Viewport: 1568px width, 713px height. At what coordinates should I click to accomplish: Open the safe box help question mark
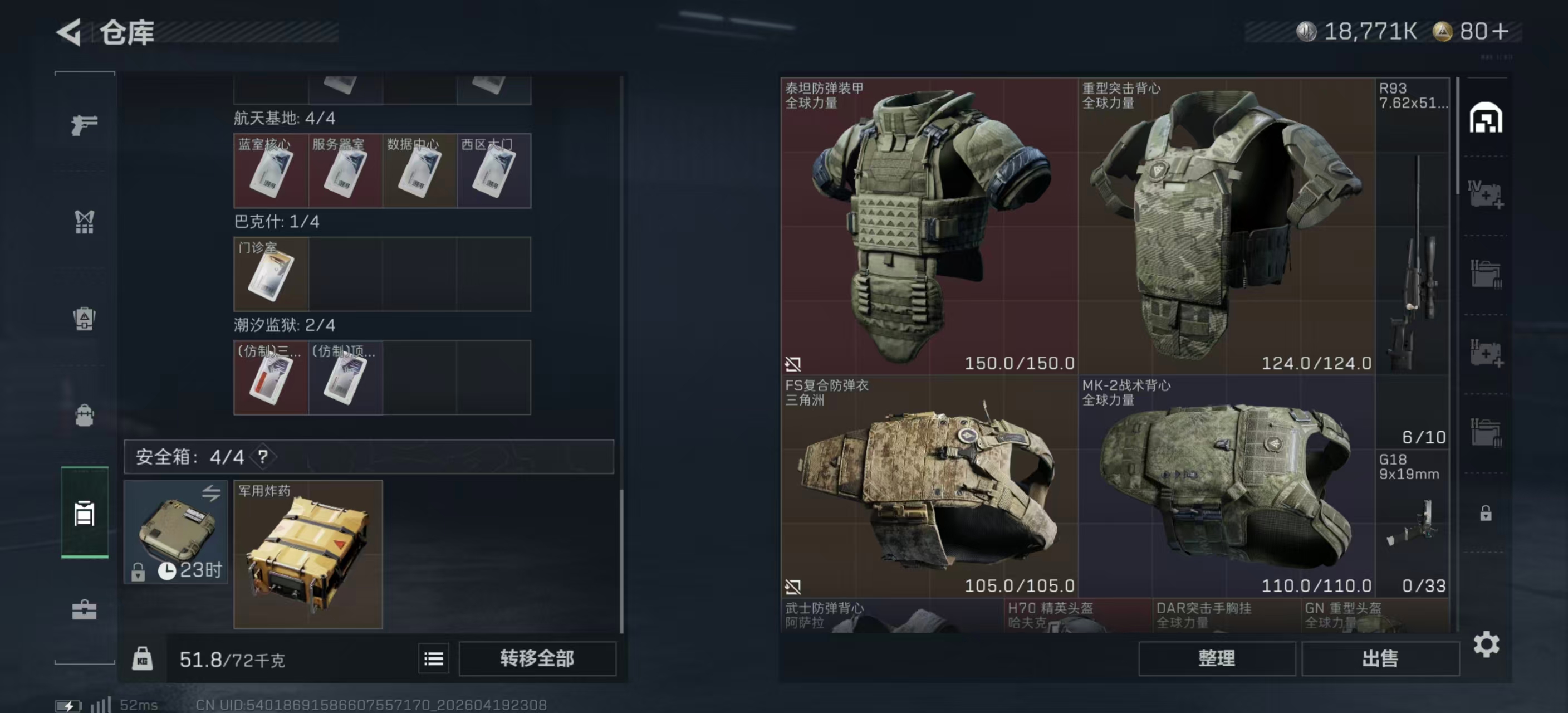[263, 457]
